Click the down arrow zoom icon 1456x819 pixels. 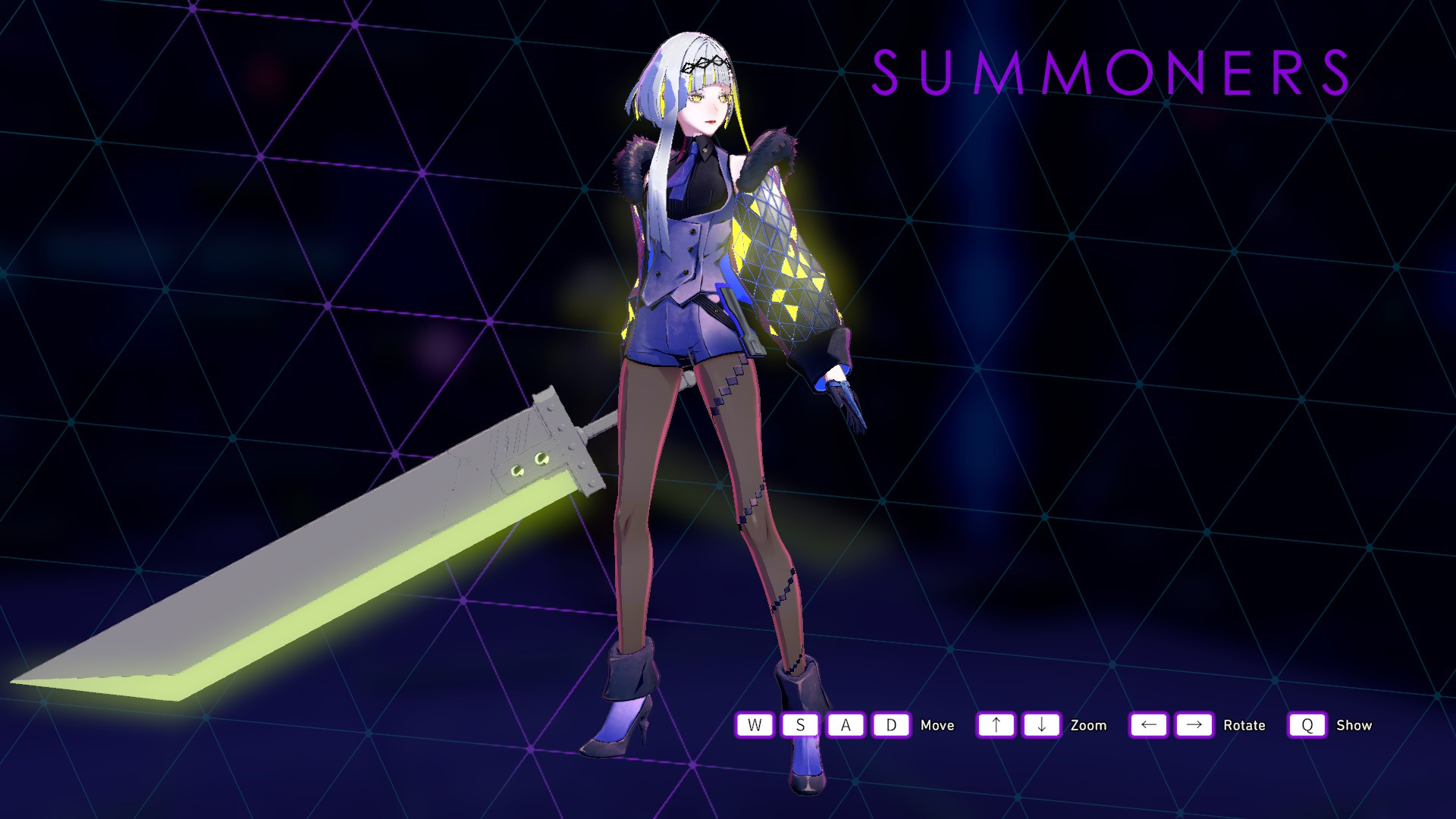(x=1041, y=725)
